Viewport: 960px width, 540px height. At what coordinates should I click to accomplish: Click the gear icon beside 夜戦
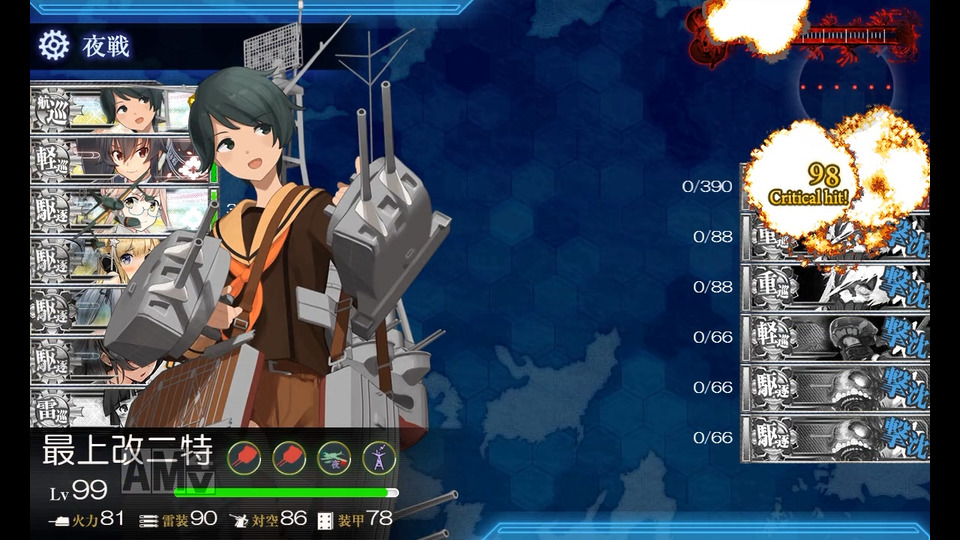(53, 45)
